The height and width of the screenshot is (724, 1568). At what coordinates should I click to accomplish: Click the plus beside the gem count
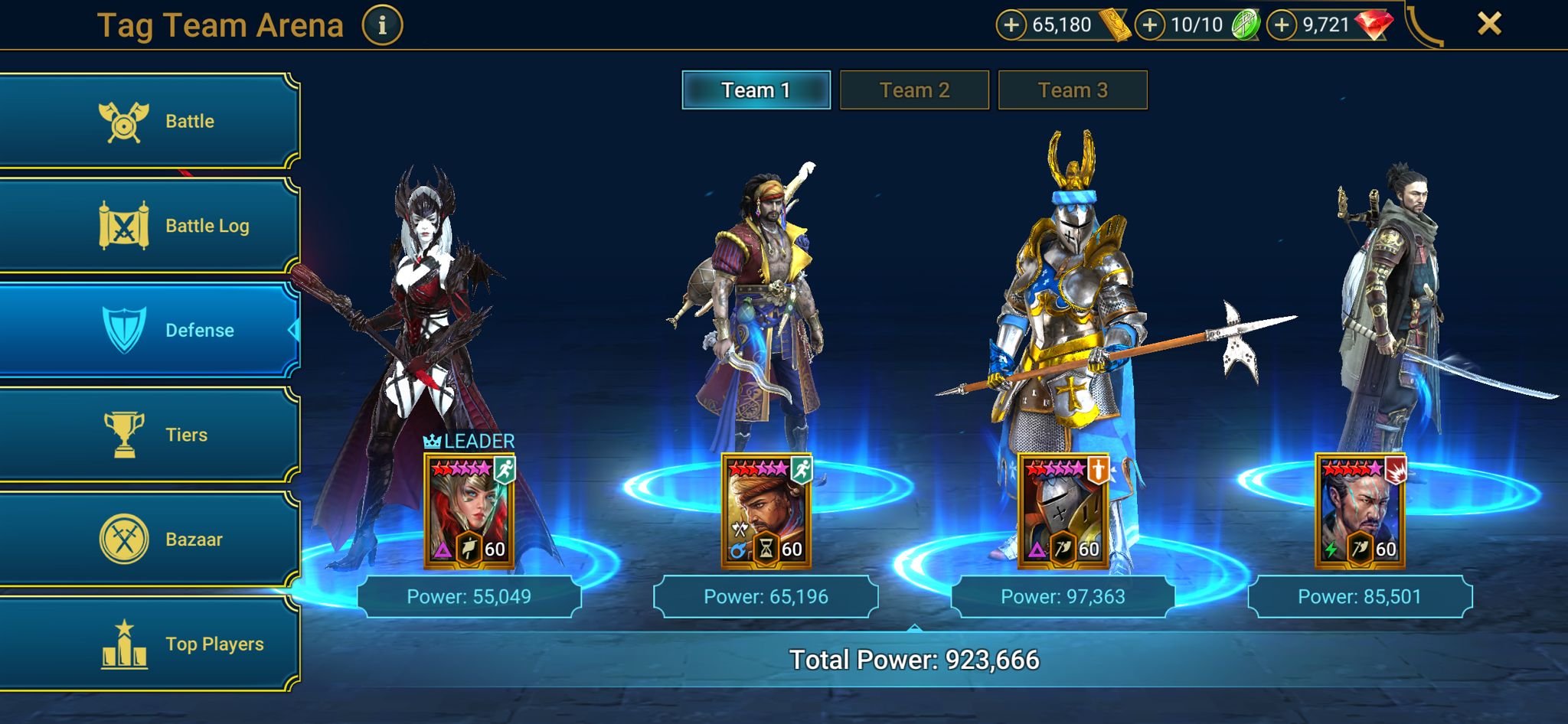click(1281, 24)
